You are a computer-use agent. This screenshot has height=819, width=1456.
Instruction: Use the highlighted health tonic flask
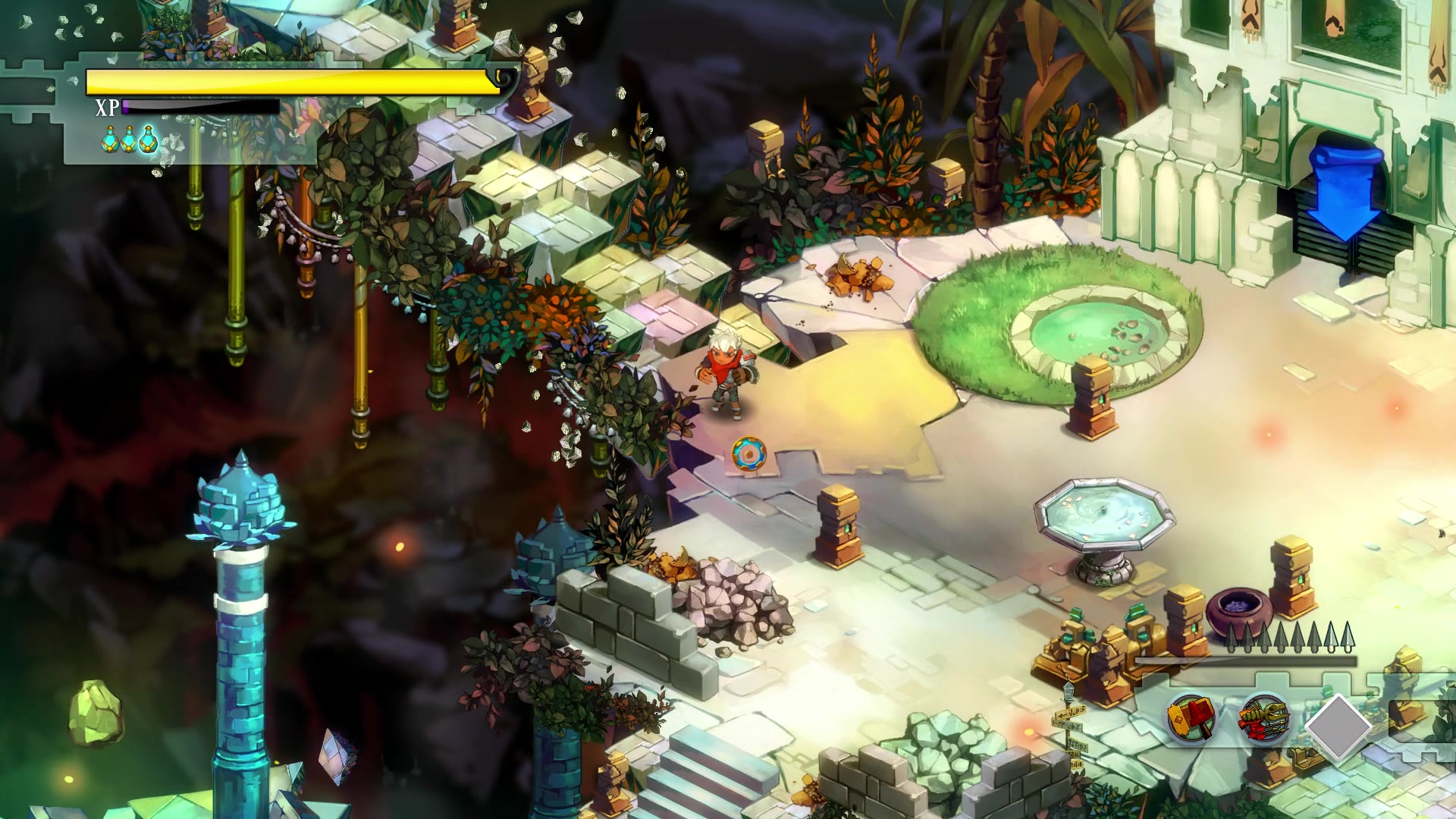click(148, 139)
